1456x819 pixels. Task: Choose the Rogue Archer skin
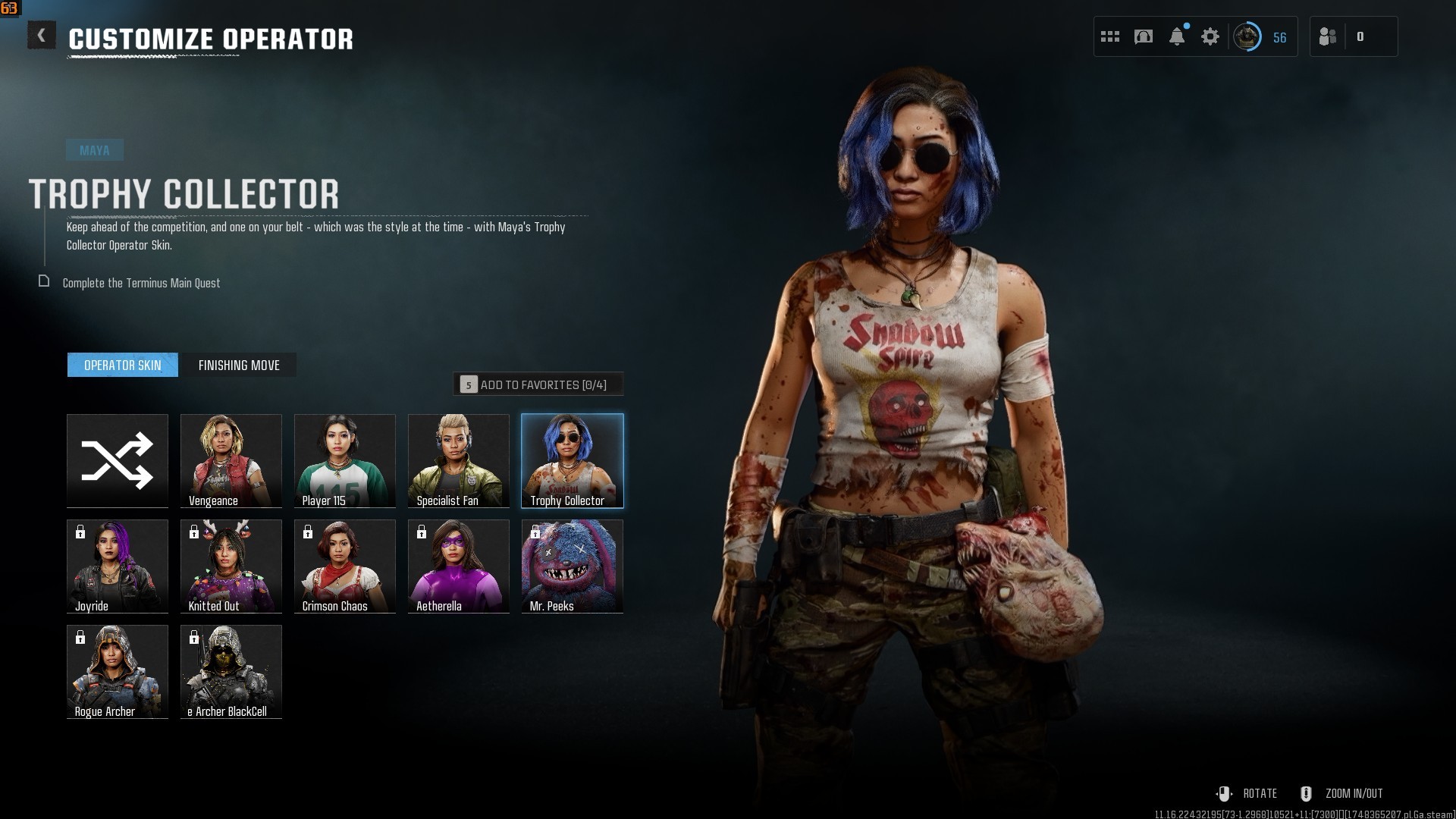click(x=118, y=671)
